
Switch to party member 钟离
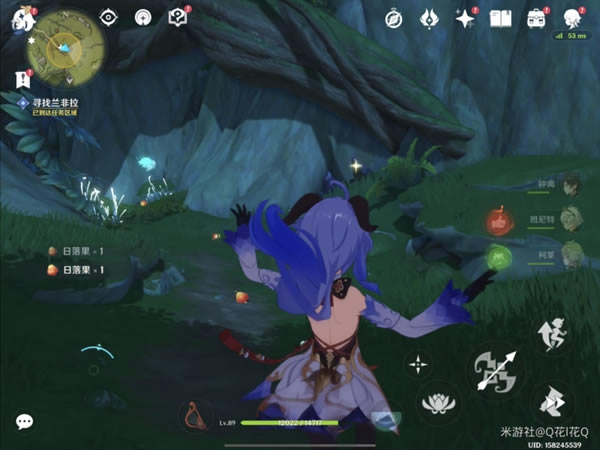(571, 187)
